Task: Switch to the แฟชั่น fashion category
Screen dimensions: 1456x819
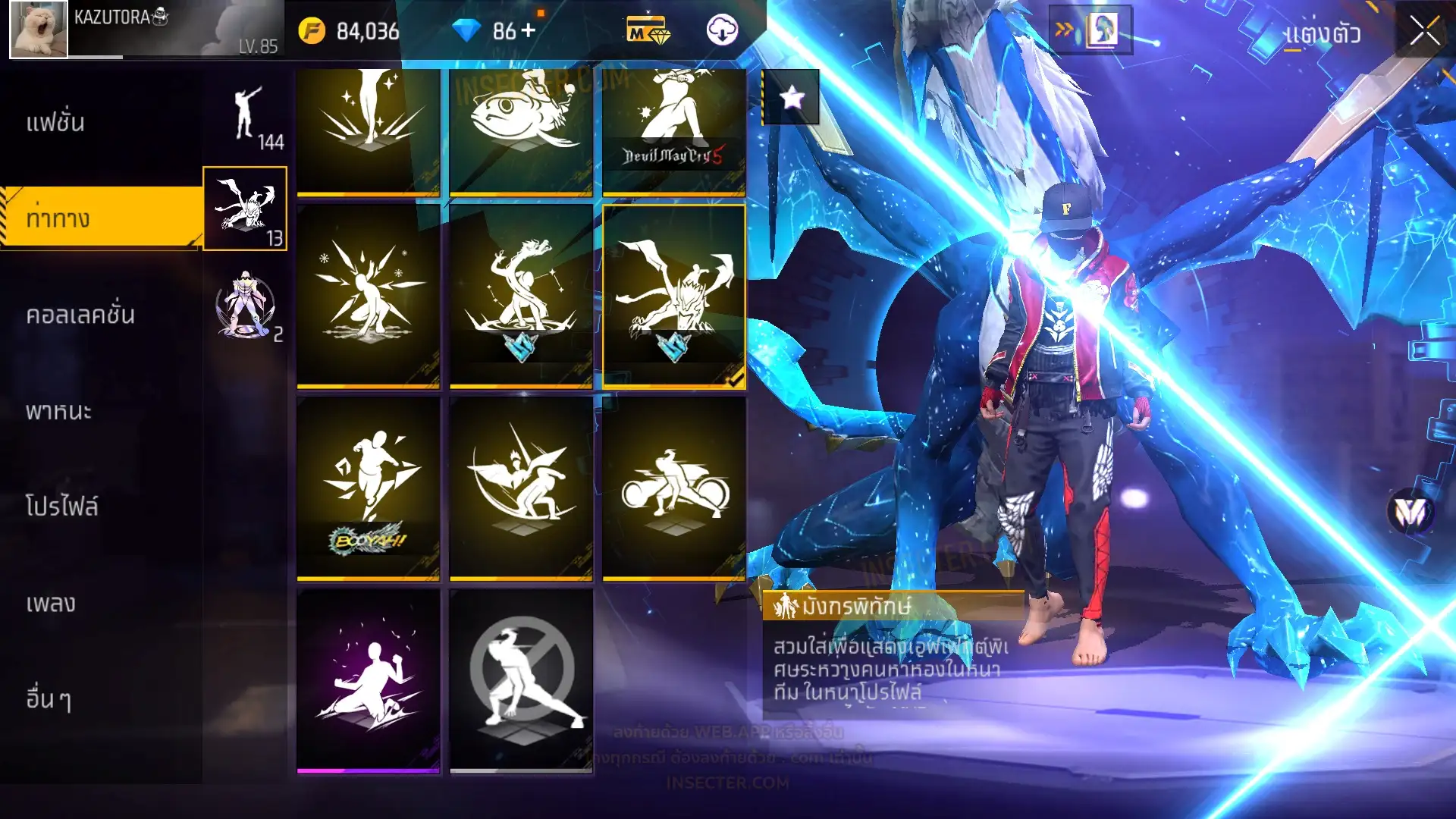Action: pyautogui.click(x=56, y=122)
